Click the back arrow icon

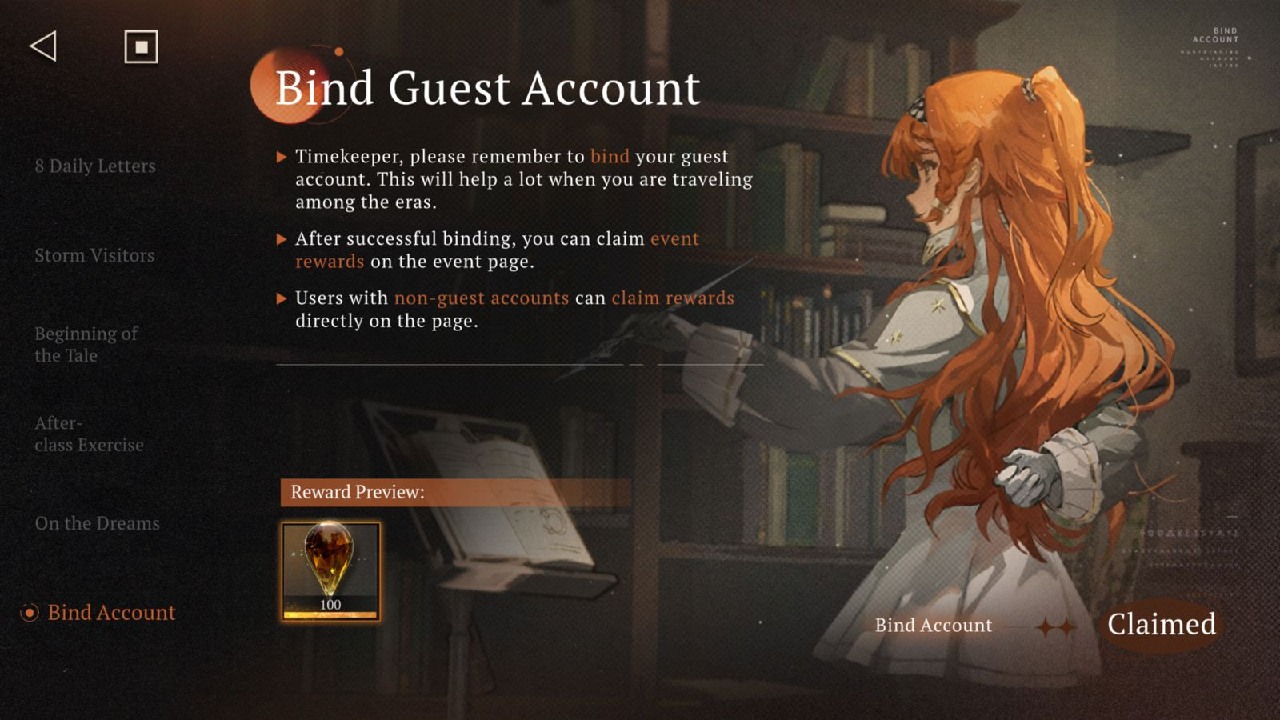click(x=42, y=46)
